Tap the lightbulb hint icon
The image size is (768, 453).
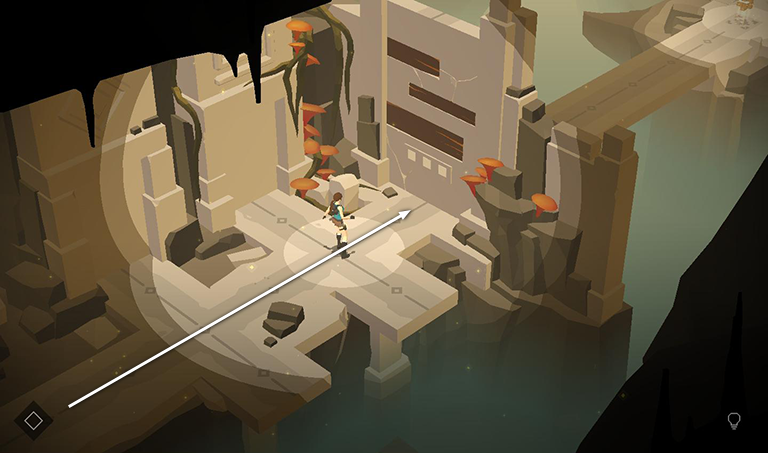click(734, 421)
